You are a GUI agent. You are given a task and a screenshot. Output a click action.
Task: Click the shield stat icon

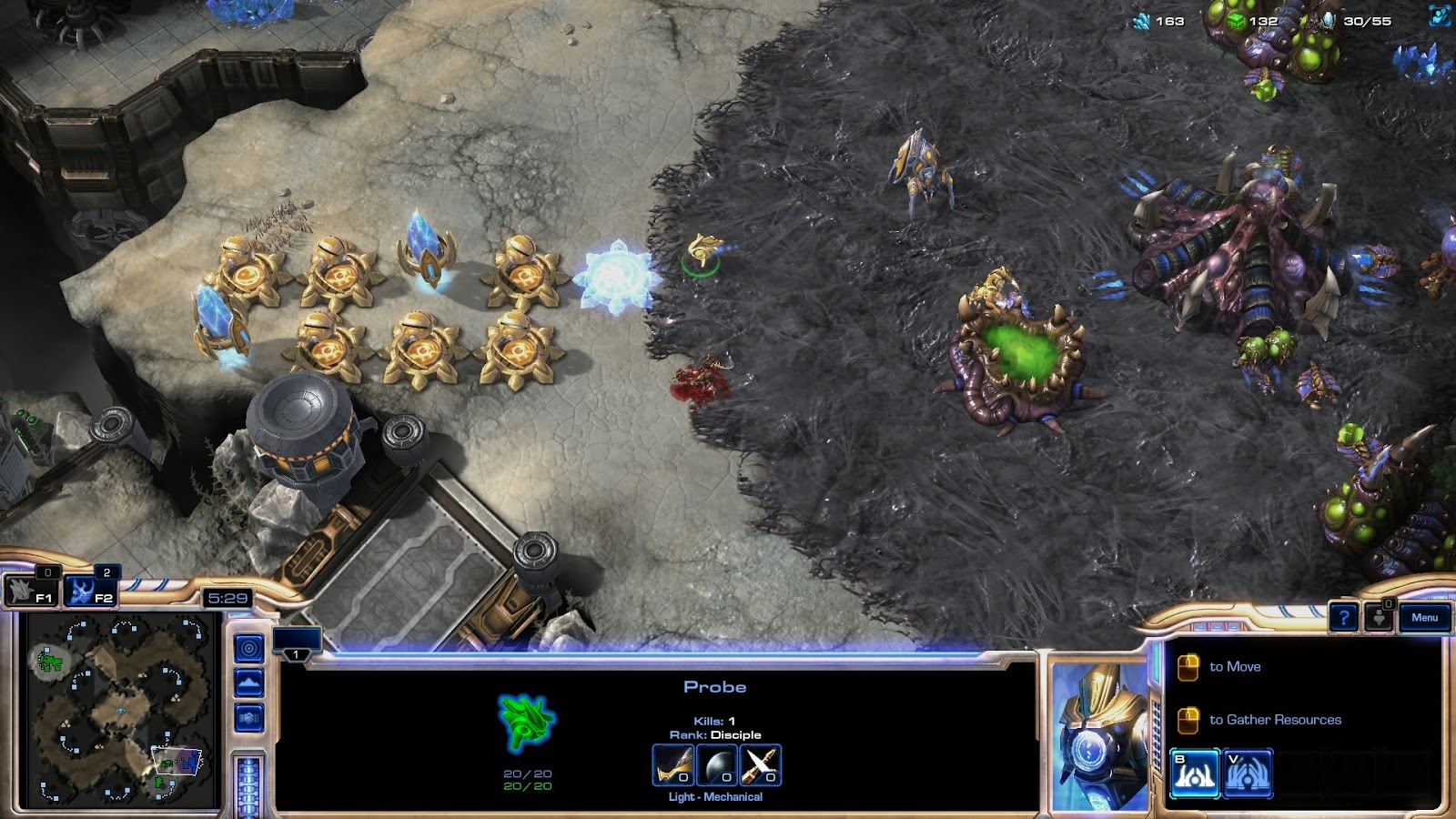click(x=719, y=764)
